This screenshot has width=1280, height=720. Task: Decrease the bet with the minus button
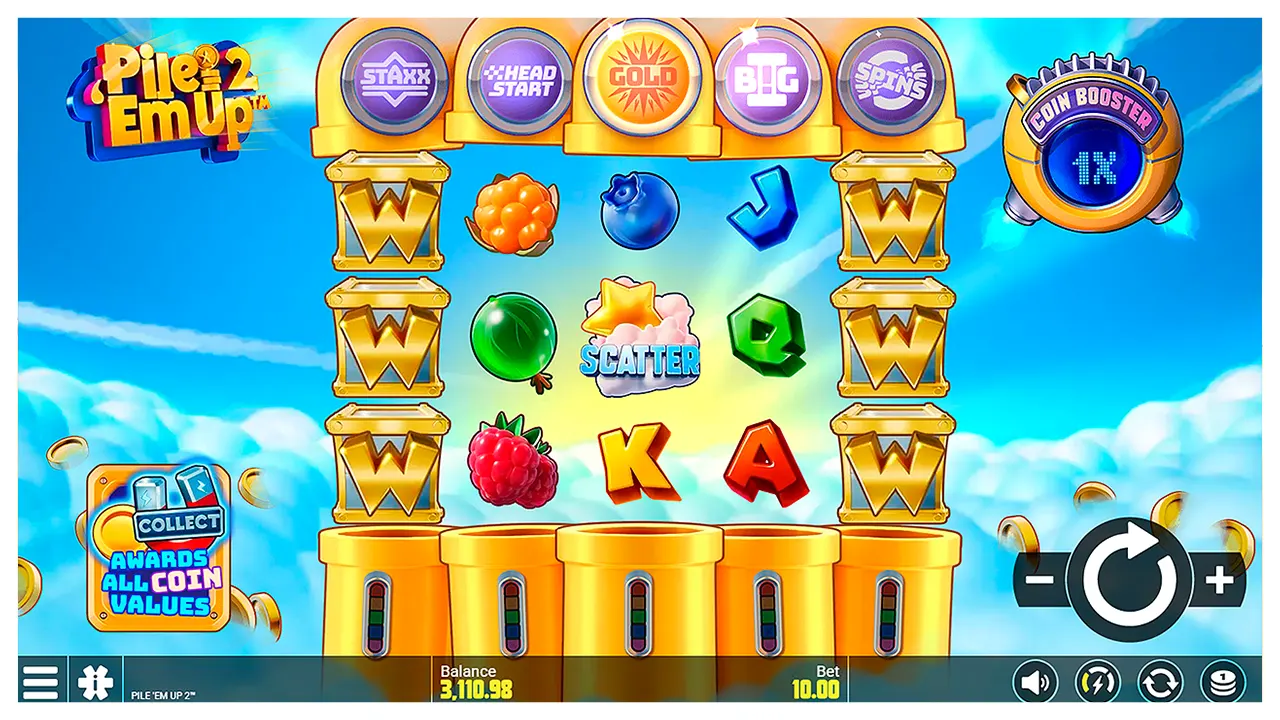pos(1040,581)
